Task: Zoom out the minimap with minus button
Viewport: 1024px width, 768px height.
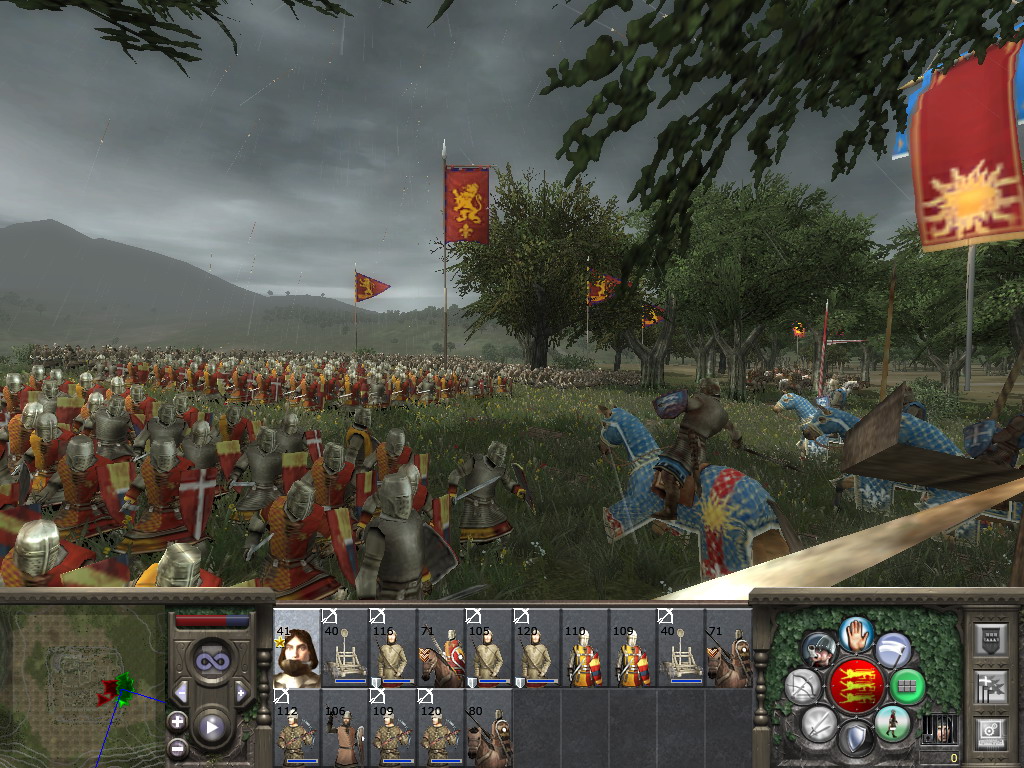Action: [177, 747]
